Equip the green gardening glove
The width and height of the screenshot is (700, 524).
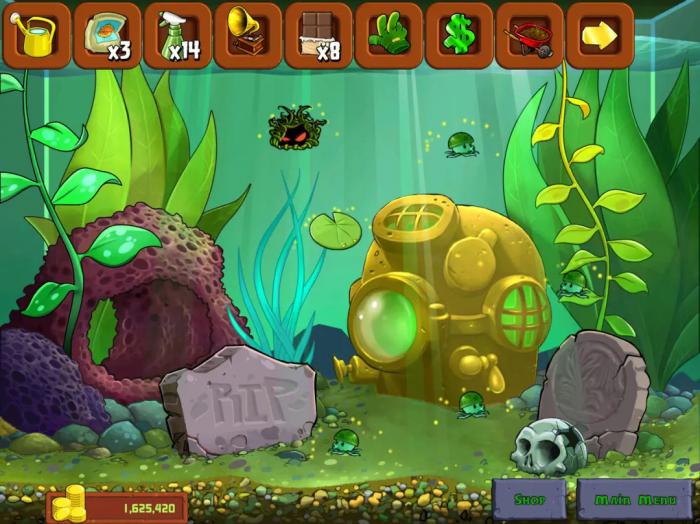[x=389, y=35]
